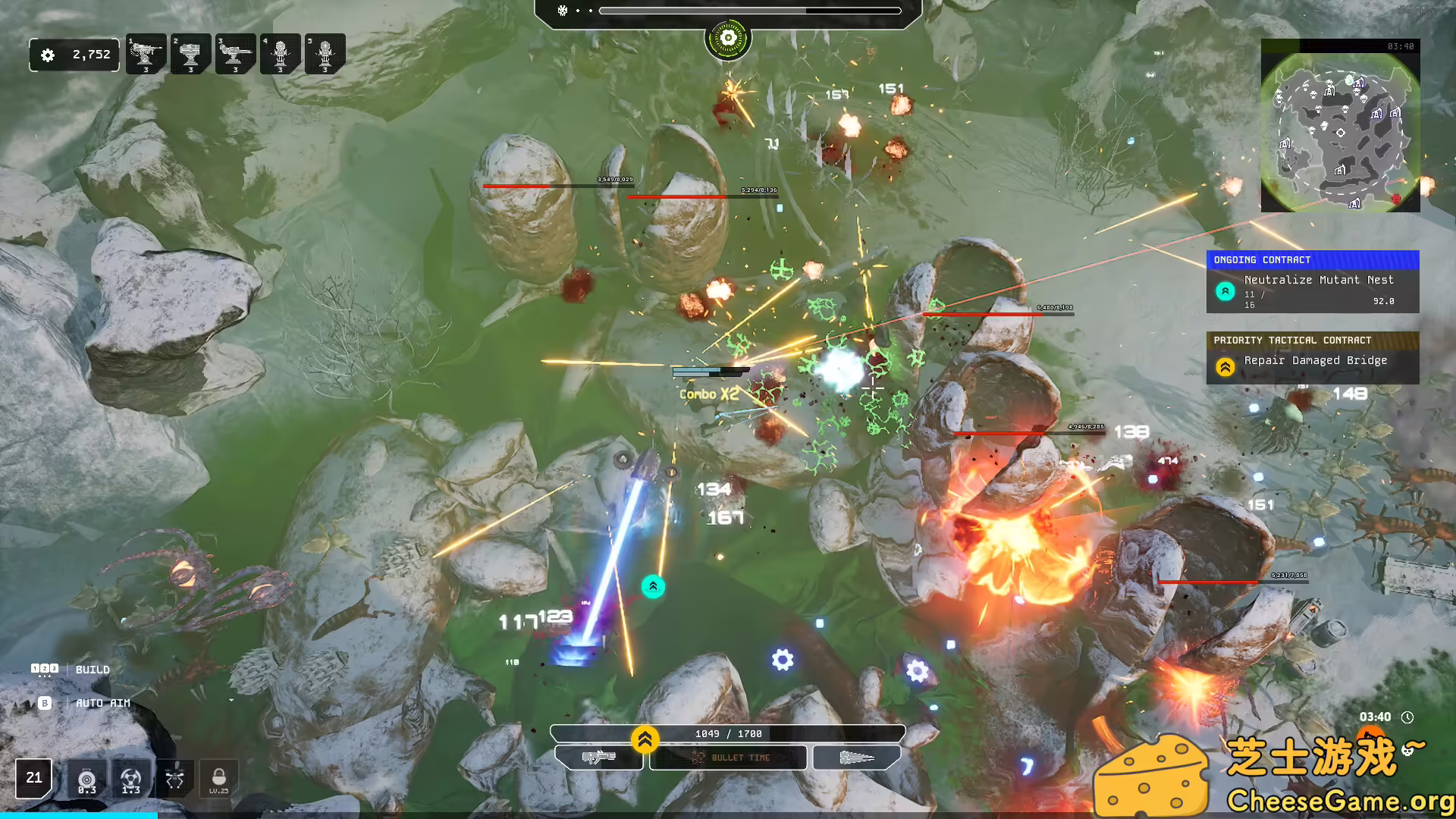Image resolution: width=1456 pixels, height=819 pixels.
Task: Click the 0.3 scope stat icon
Action: pos(86,778)
